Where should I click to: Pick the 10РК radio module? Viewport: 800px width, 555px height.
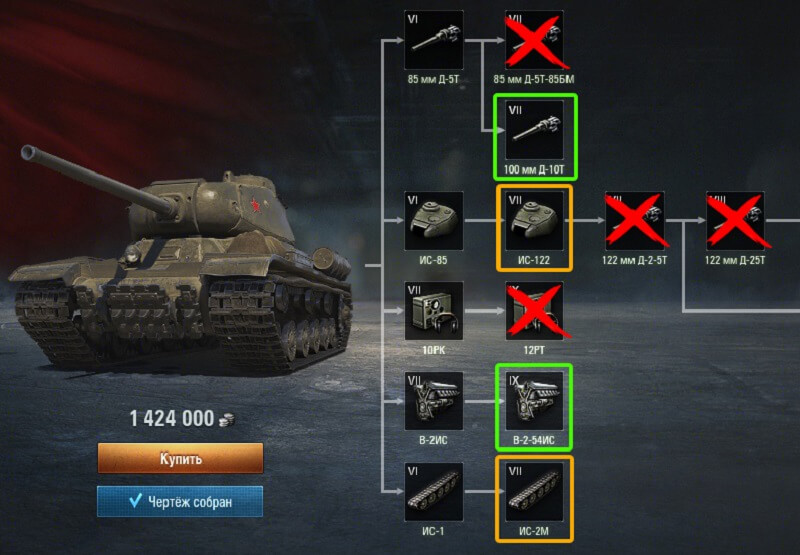tap(434, 311)
